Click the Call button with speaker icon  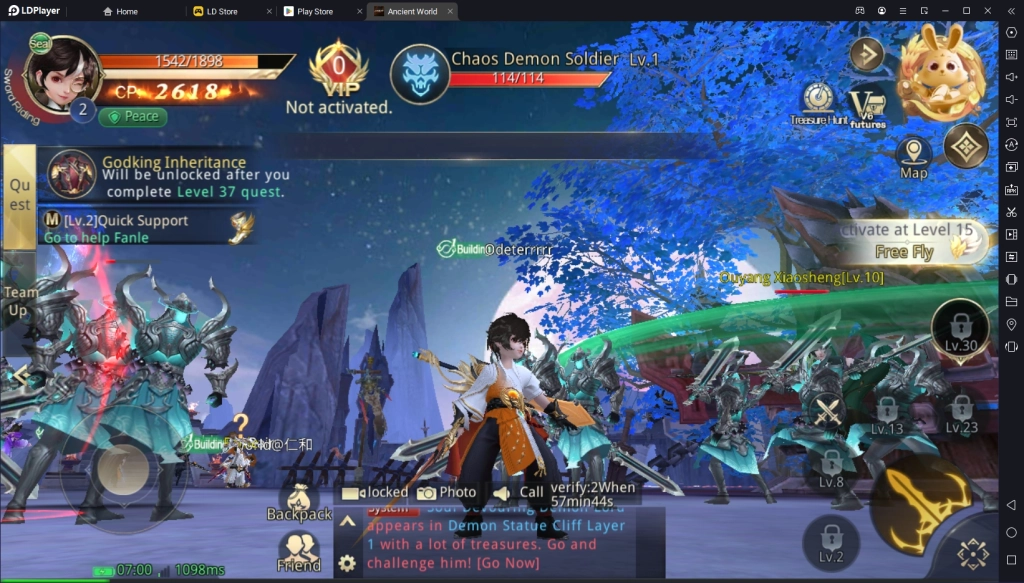click(519, 492)
